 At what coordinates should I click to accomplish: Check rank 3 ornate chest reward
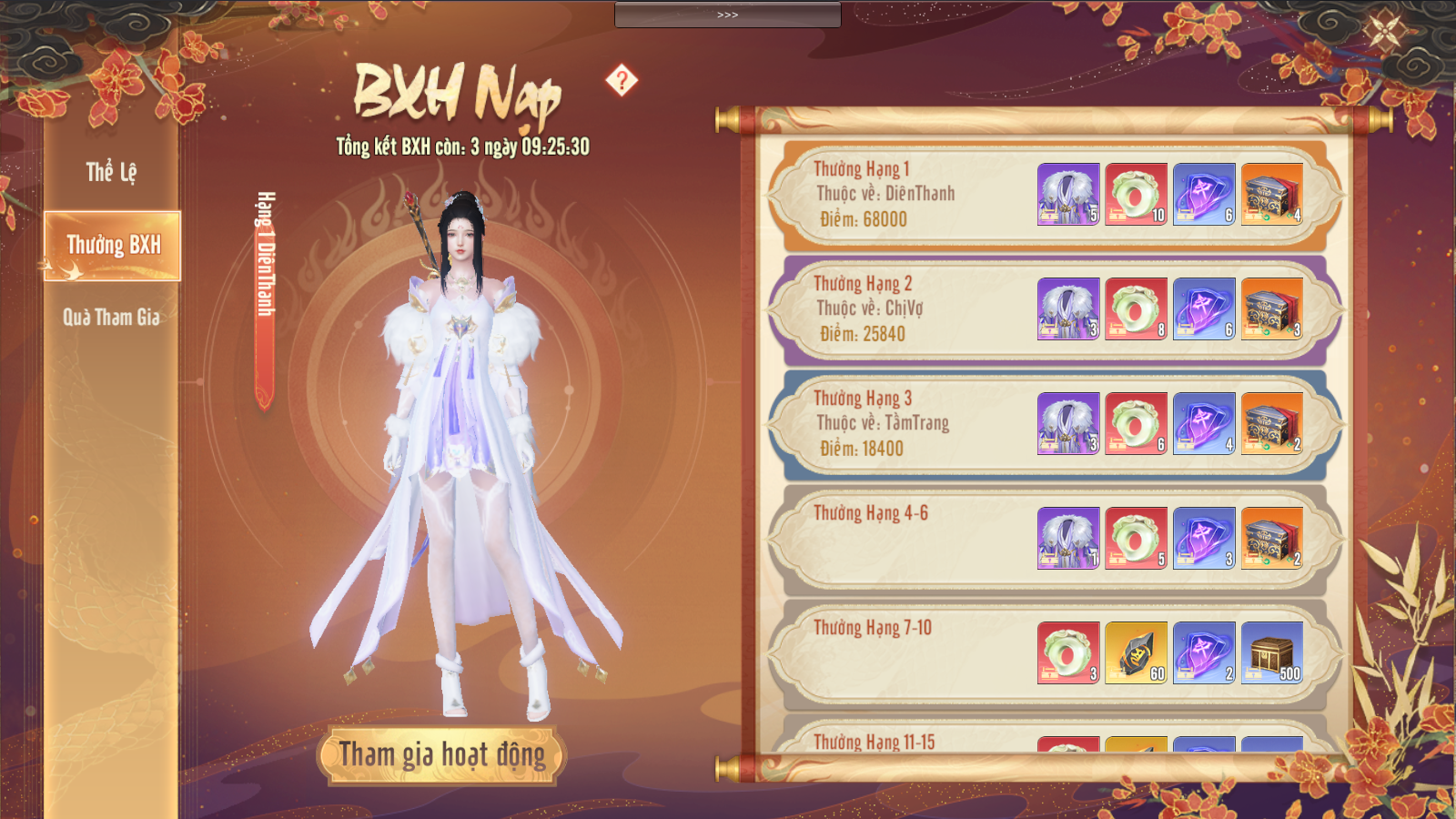coord(1272,423)
